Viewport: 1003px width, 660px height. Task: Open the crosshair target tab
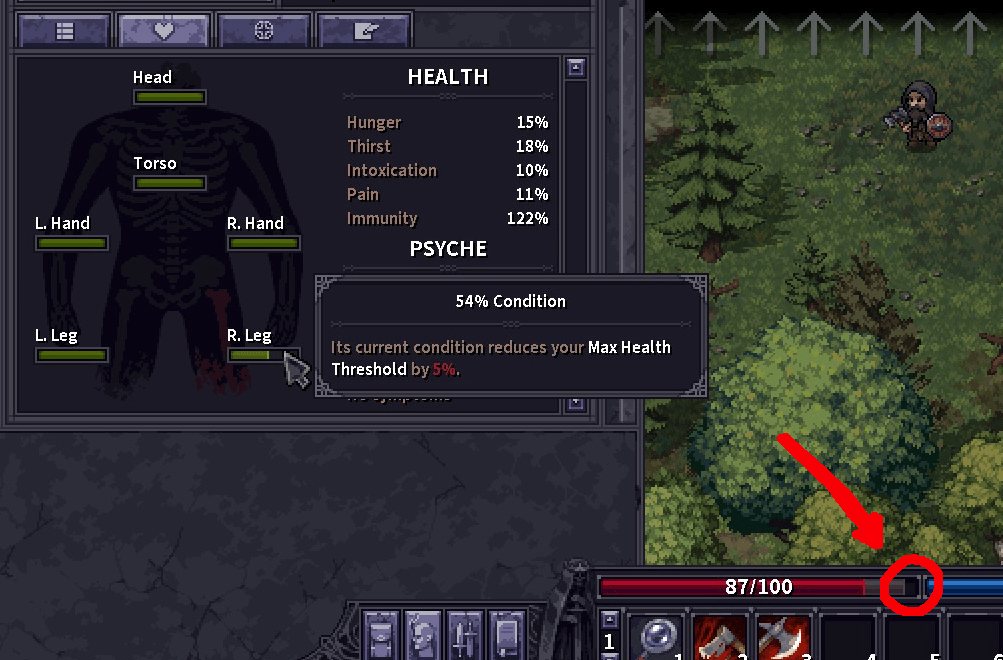pyautogui.click(x=264, y=31)
